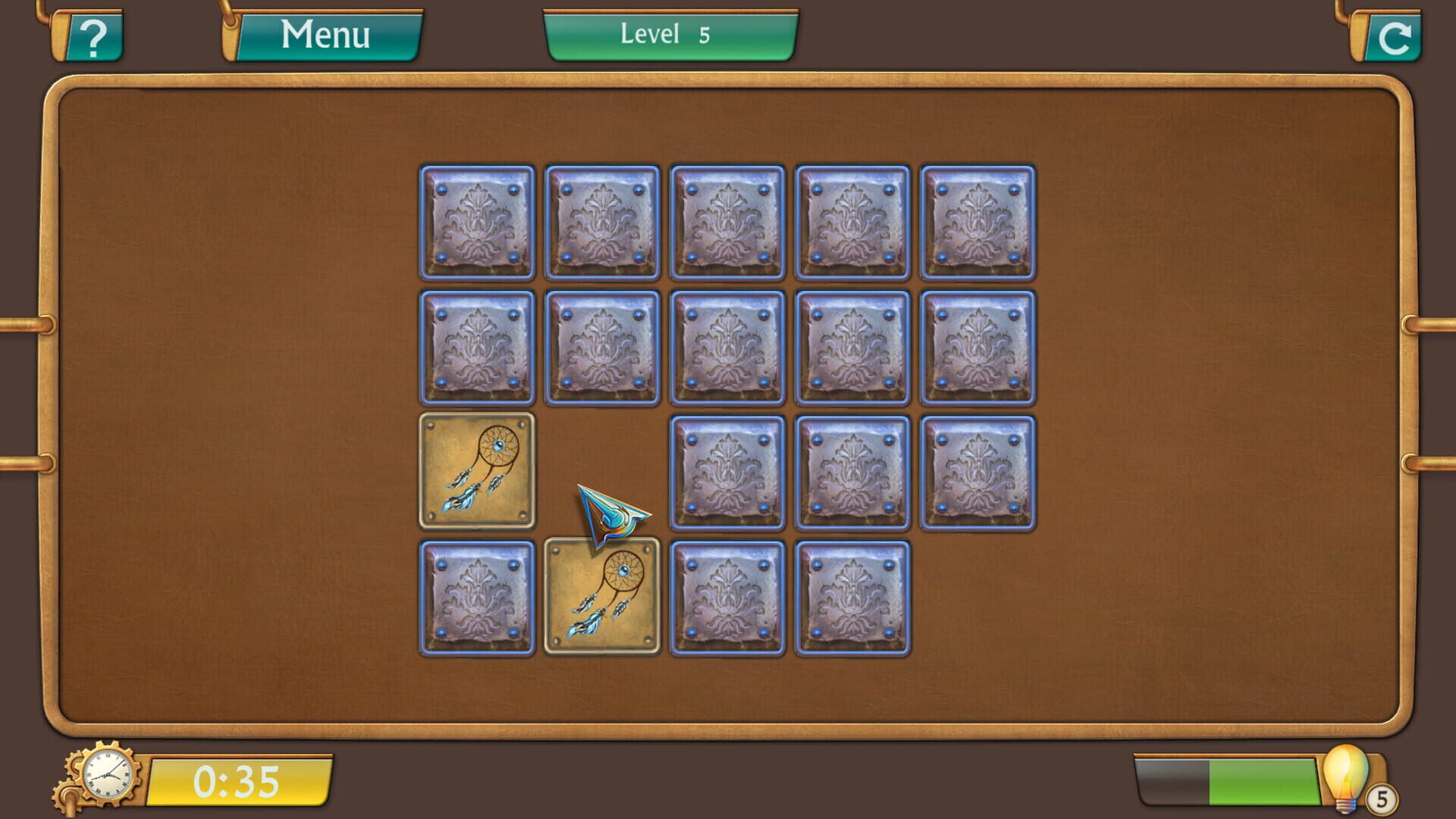Flip the middle card in the top row

[726, 222]
